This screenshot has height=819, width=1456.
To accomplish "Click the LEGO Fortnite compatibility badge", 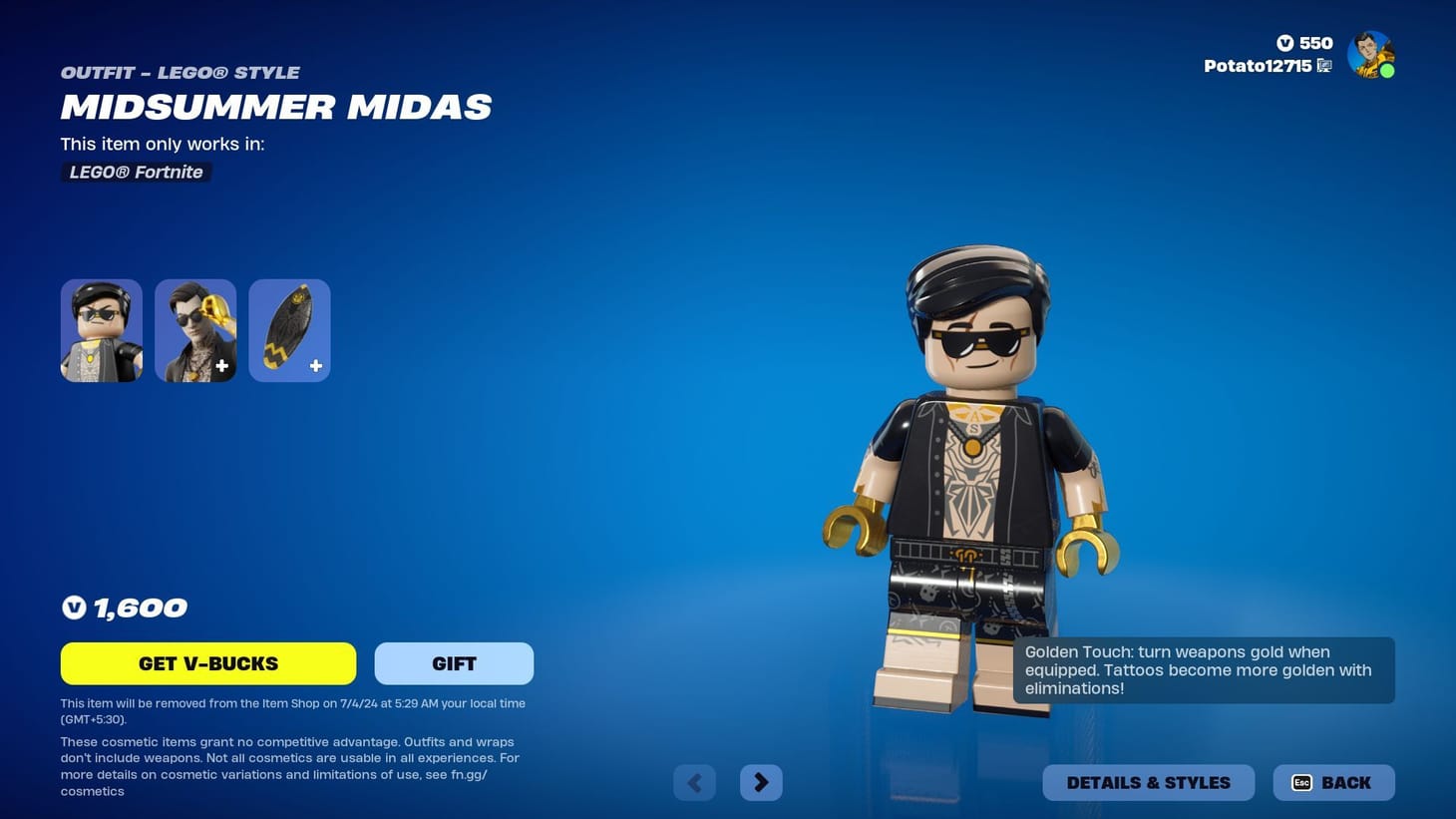I will coord(136,172).
